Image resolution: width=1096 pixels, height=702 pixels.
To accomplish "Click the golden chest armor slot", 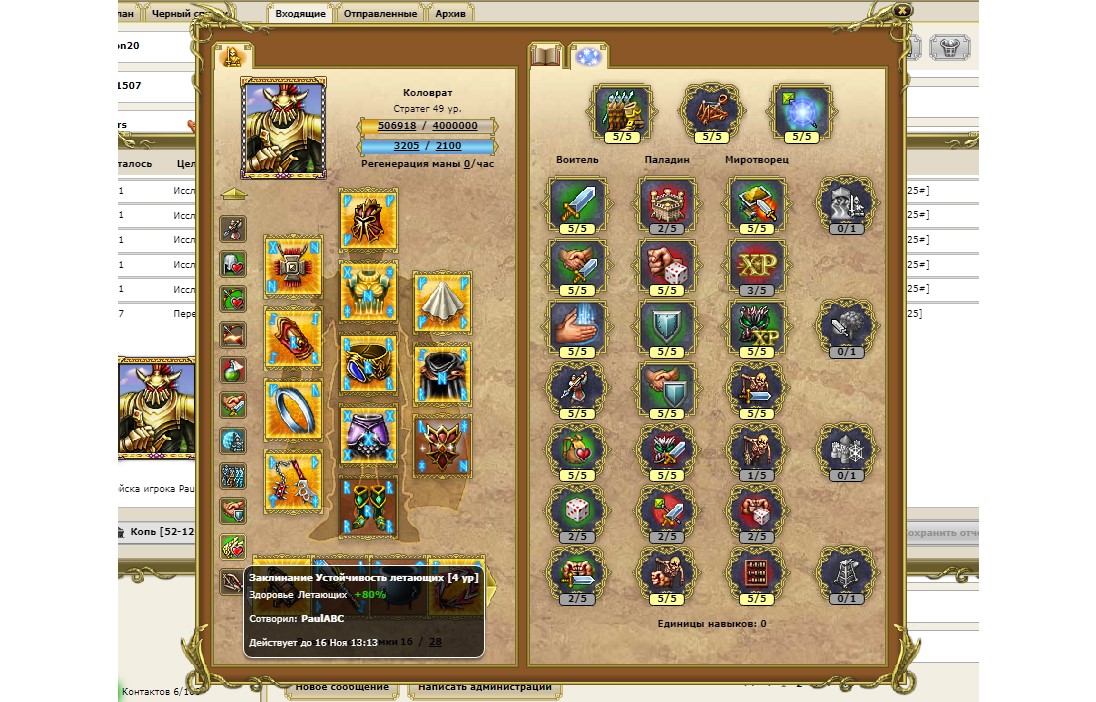I will tap(368, 291).
